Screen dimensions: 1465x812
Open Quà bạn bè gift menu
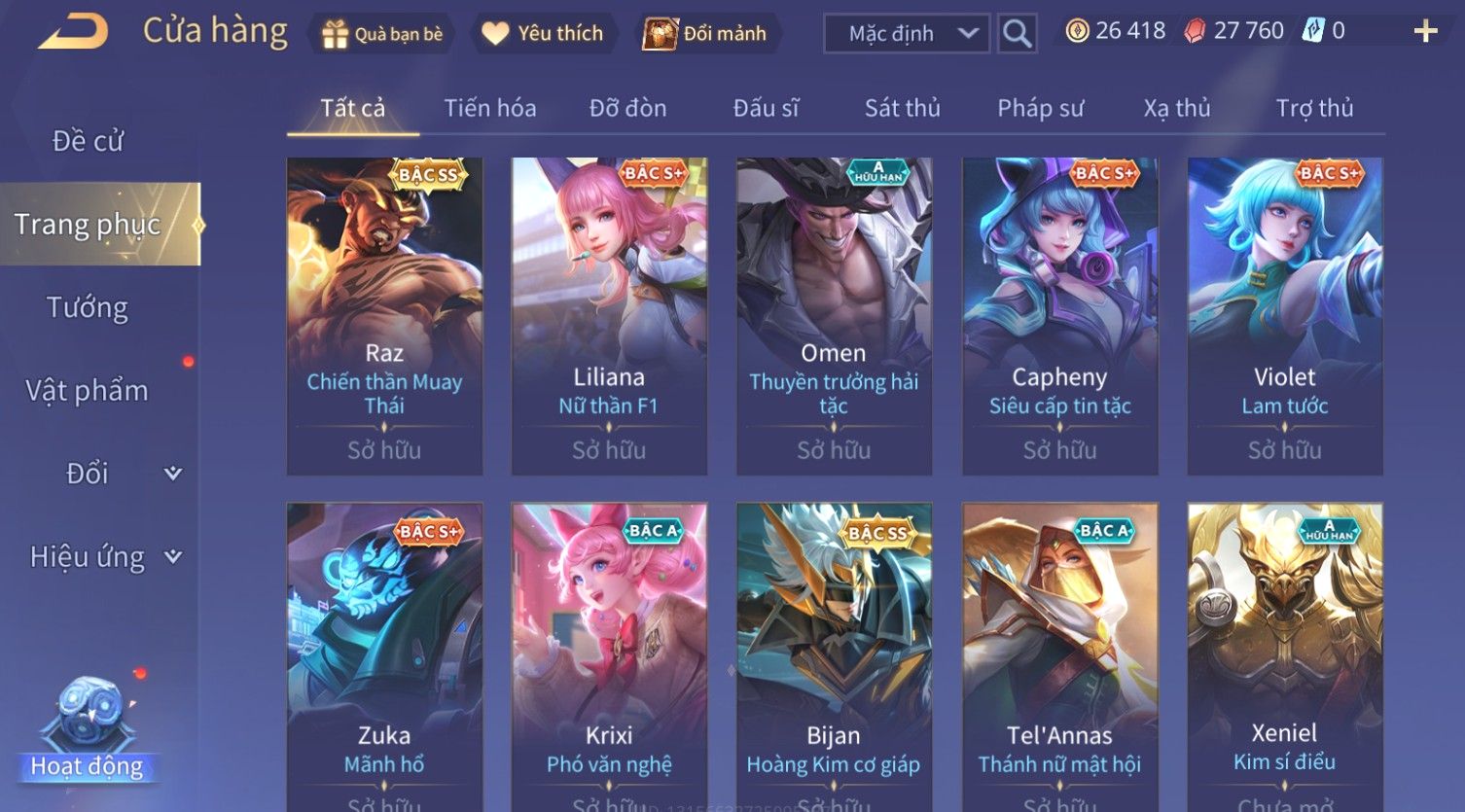tap(381, 34)
